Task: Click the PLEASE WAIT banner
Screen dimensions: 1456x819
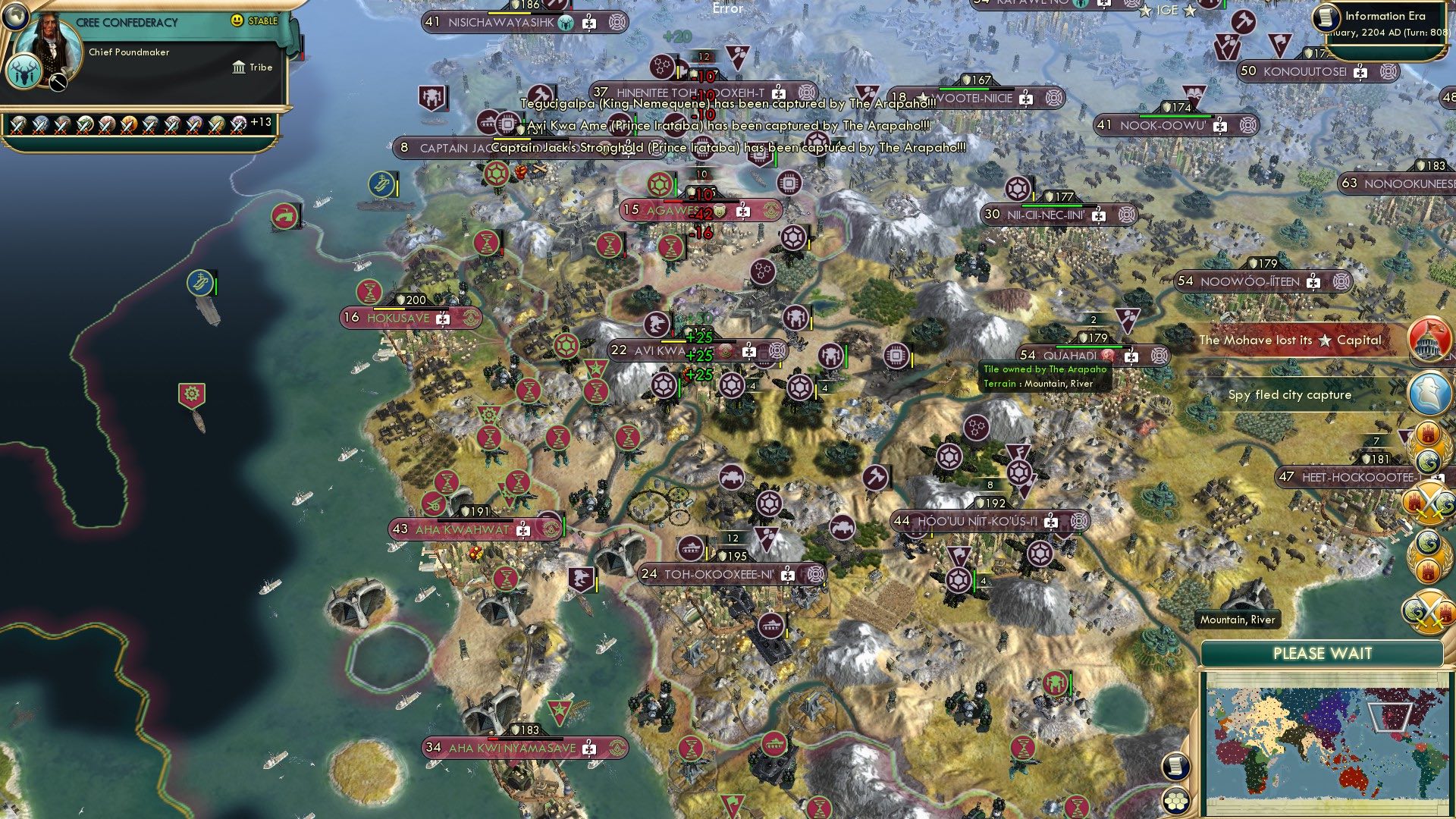Action: (x=1324, y=651)
